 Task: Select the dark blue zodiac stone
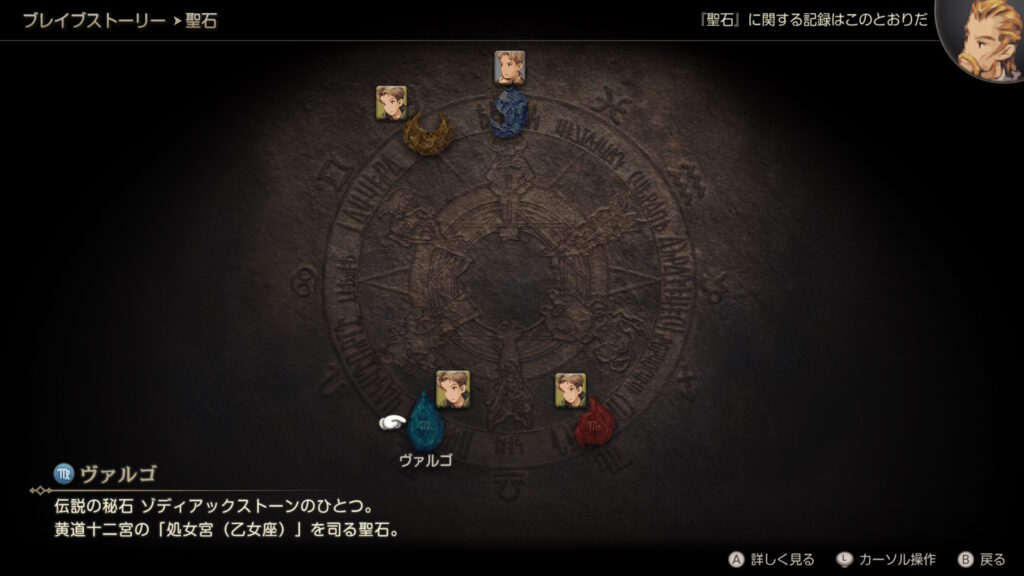pyautogui.click(x=509, y=112)
